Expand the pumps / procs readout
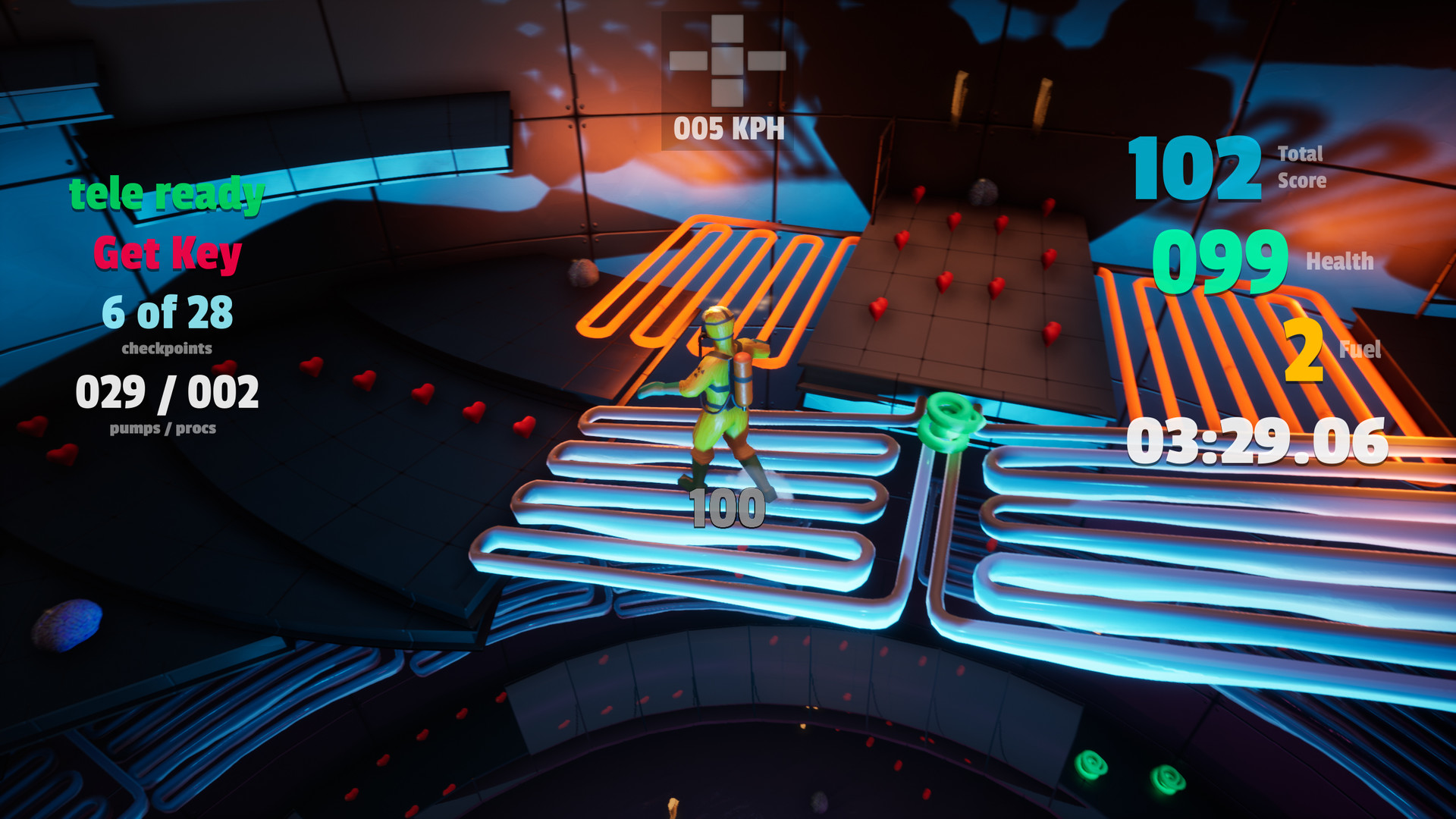Image resolution: width=1456 pixels, height=819 pixels. 168,393
